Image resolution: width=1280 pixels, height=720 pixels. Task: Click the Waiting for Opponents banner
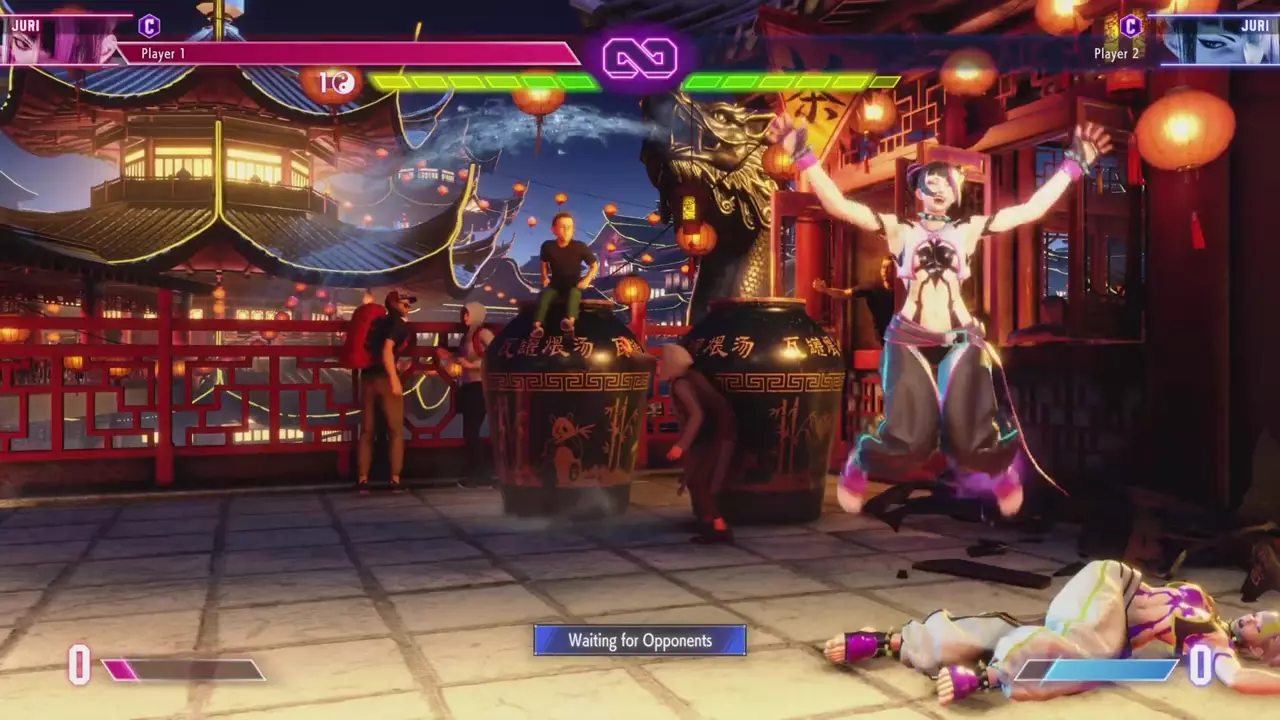tap(640, 640)
